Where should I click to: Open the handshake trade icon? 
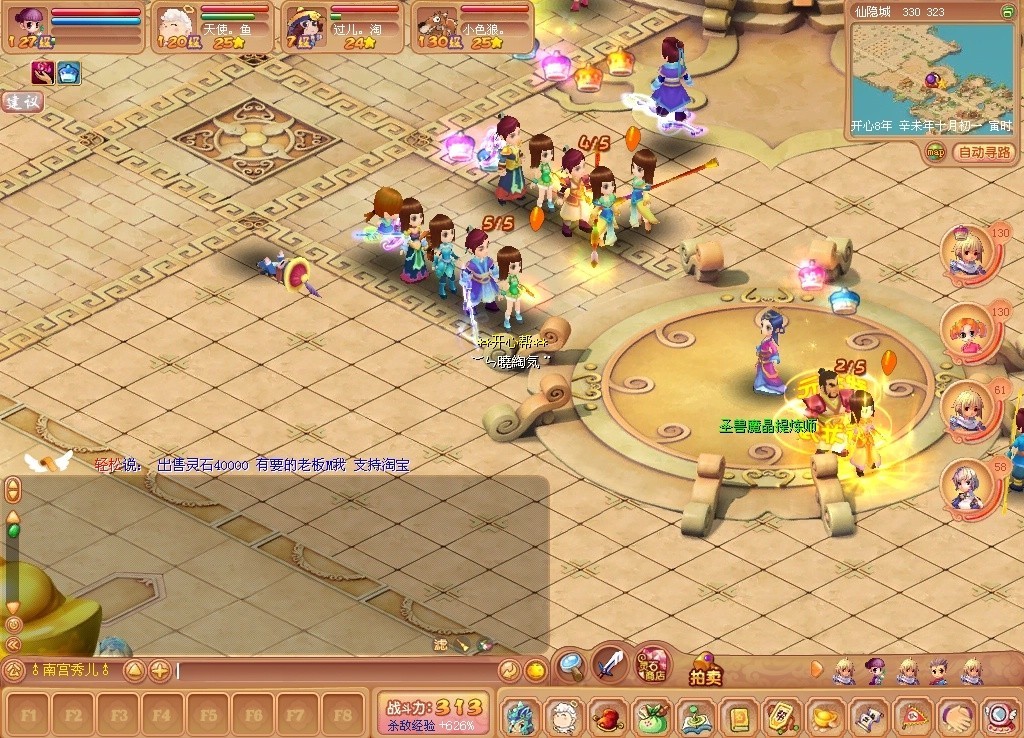pos(957,717)
